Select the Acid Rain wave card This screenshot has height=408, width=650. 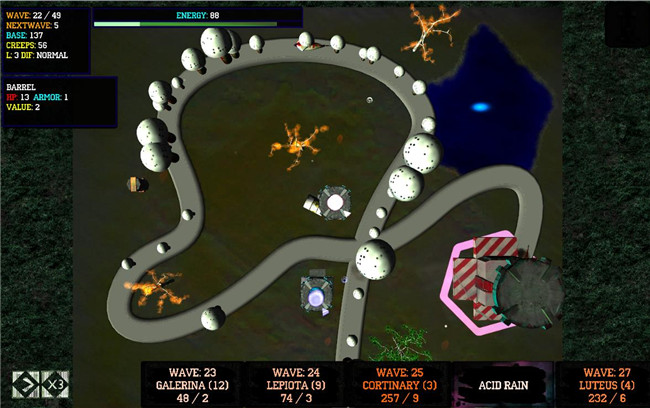tap(502, 384)
